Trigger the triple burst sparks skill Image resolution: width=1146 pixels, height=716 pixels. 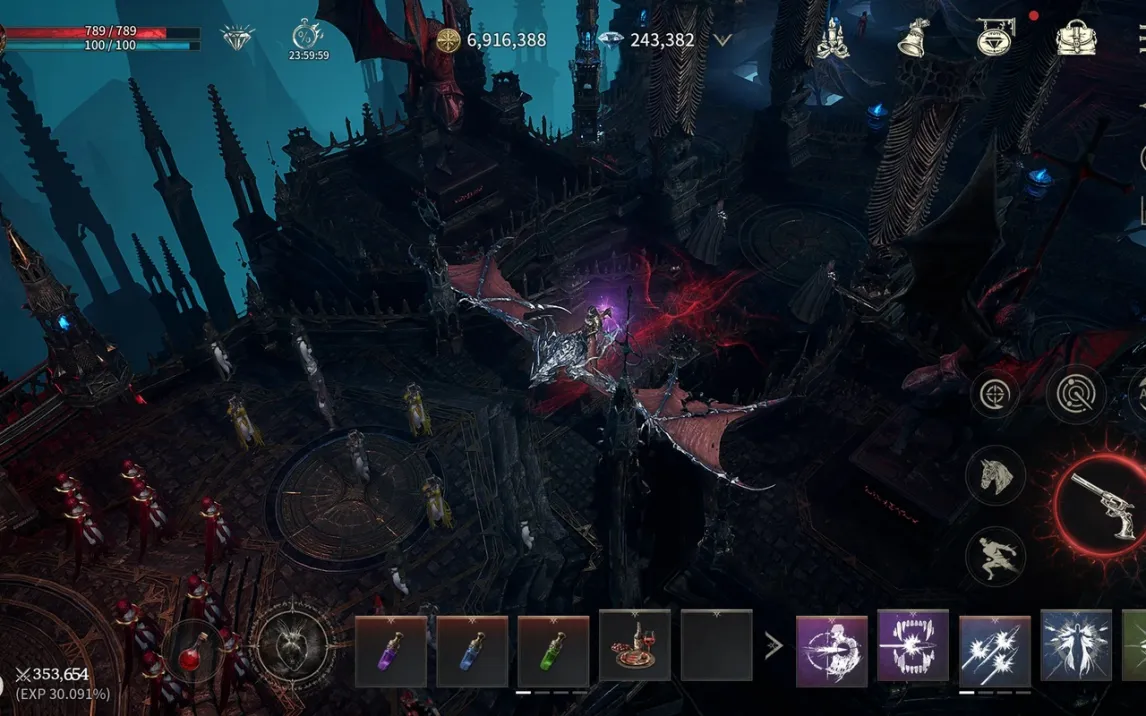995,651
